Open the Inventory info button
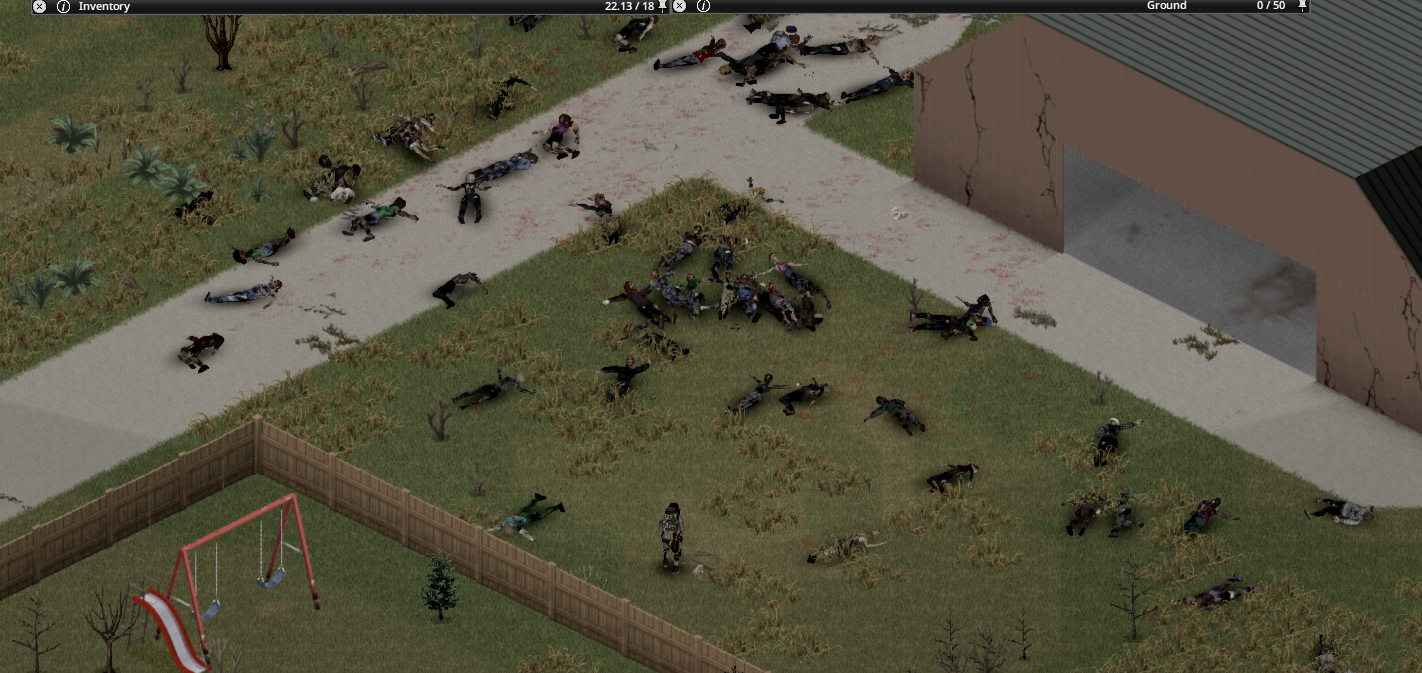The width and height of the screenshot is (1422, 673). [63, 6]
